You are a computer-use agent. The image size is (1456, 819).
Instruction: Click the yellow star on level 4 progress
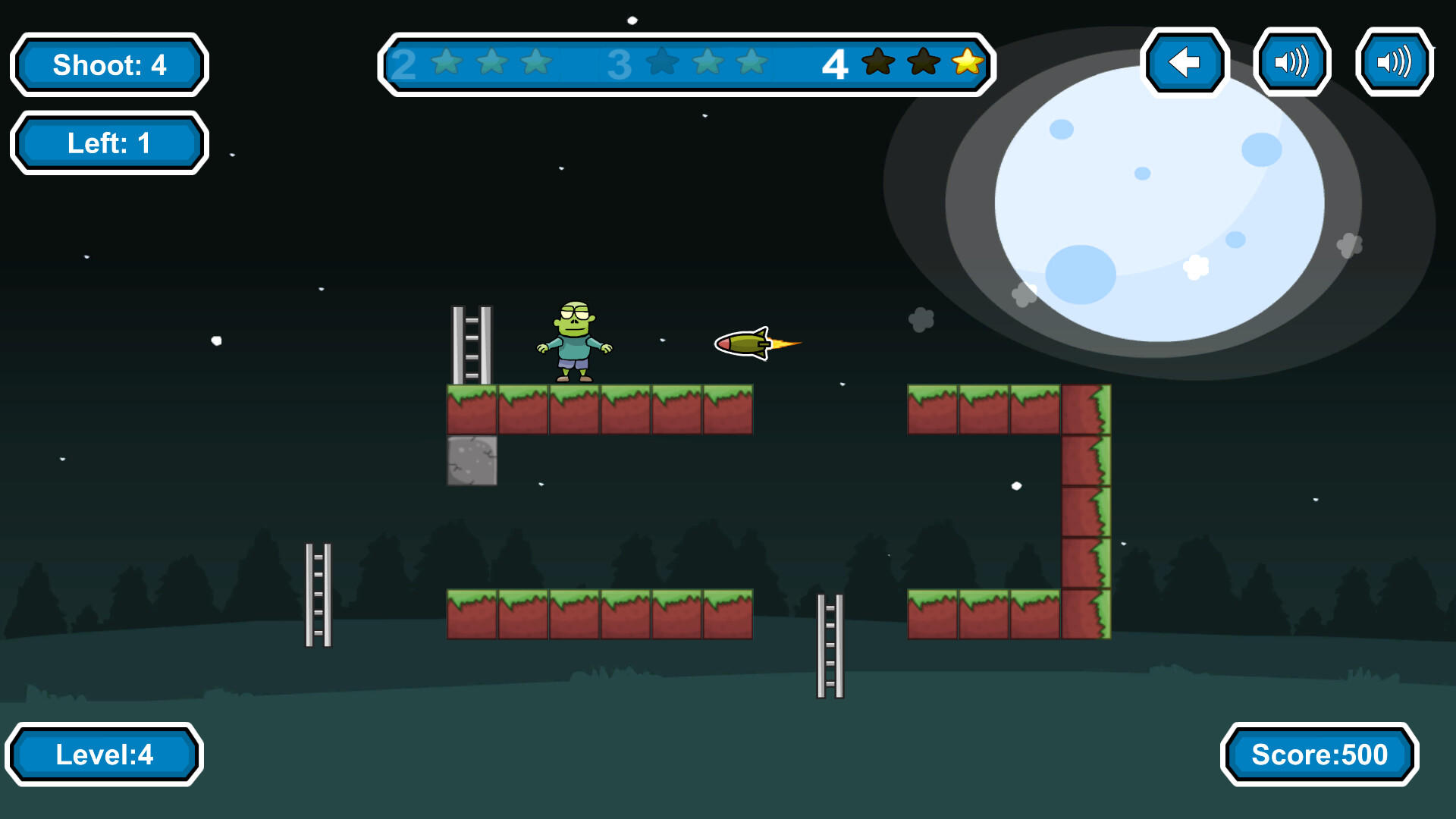click(x=965, y=64)
